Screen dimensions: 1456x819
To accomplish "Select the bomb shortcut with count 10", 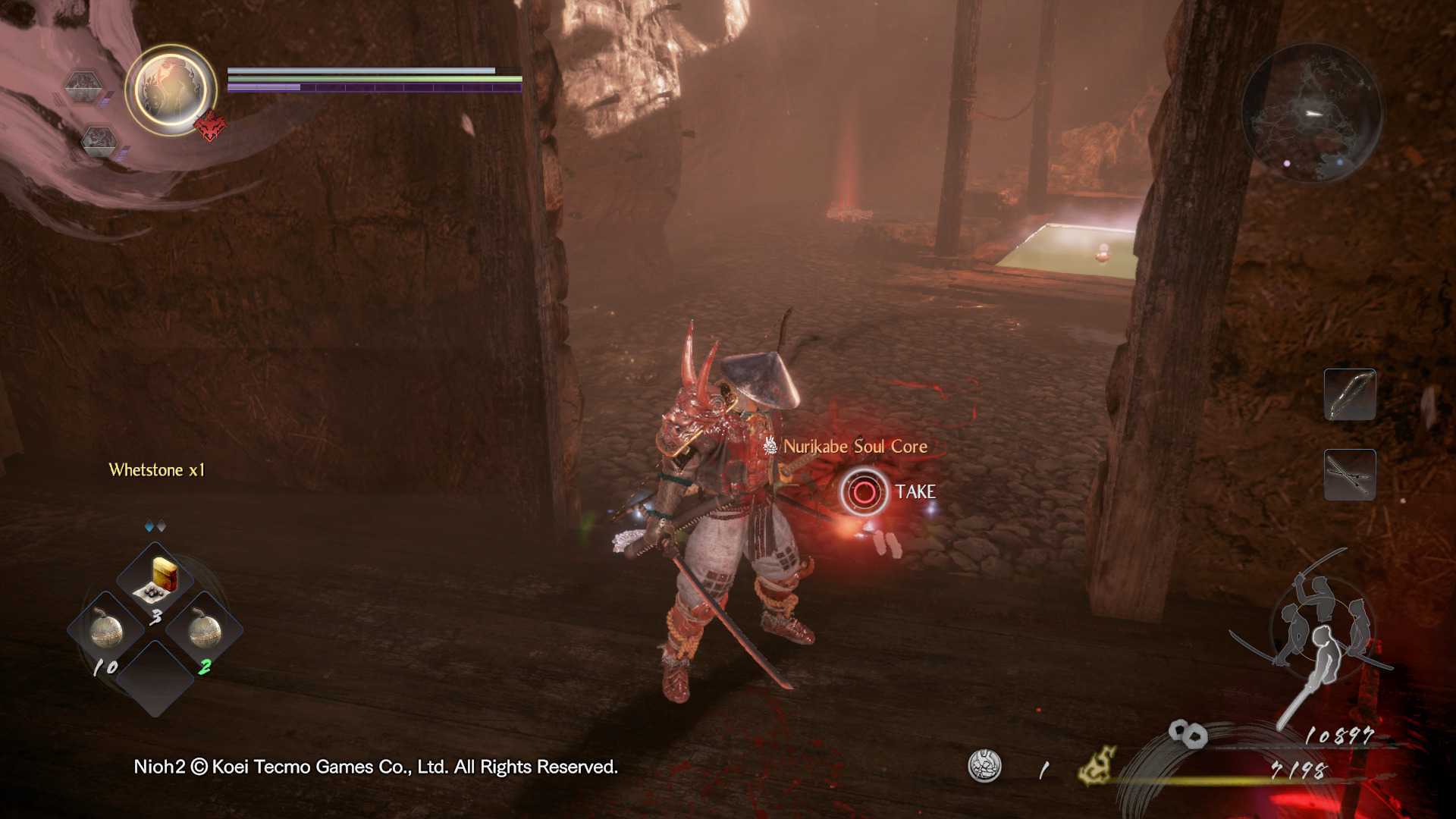I will [106, 629].
